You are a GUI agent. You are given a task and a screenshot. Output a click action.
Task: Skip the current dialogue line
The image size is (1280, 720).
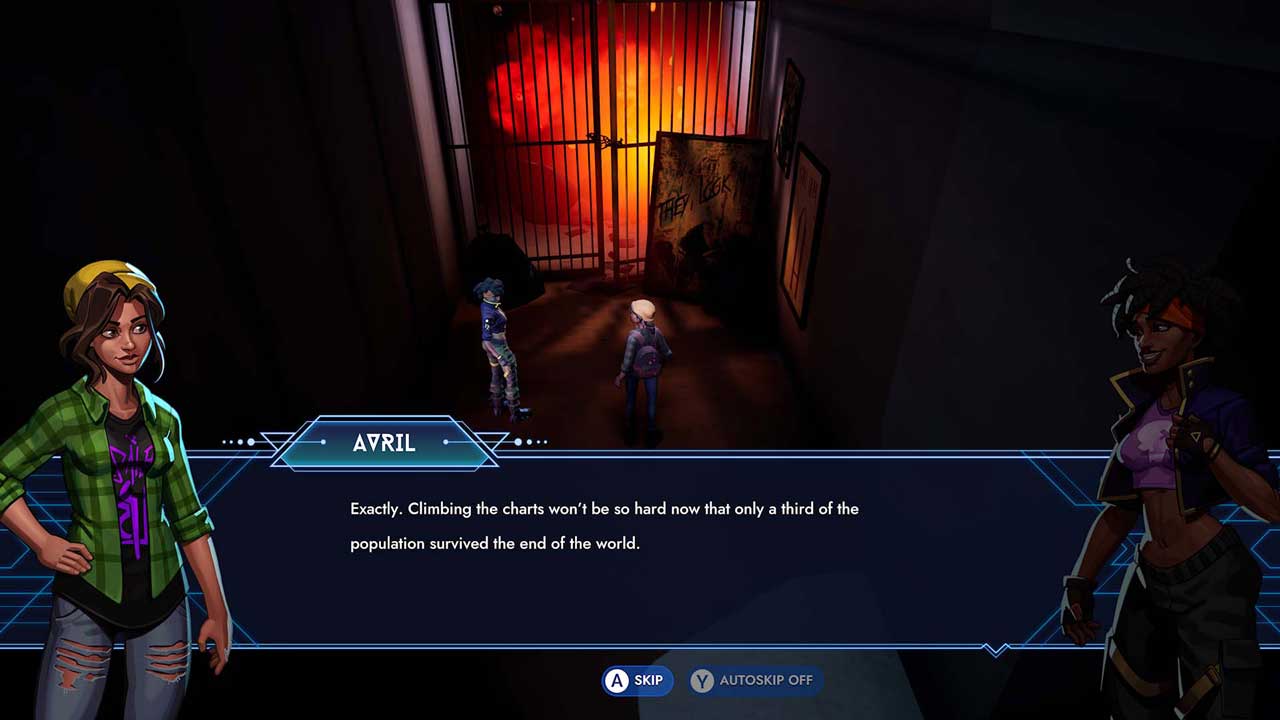pos(637,681)
